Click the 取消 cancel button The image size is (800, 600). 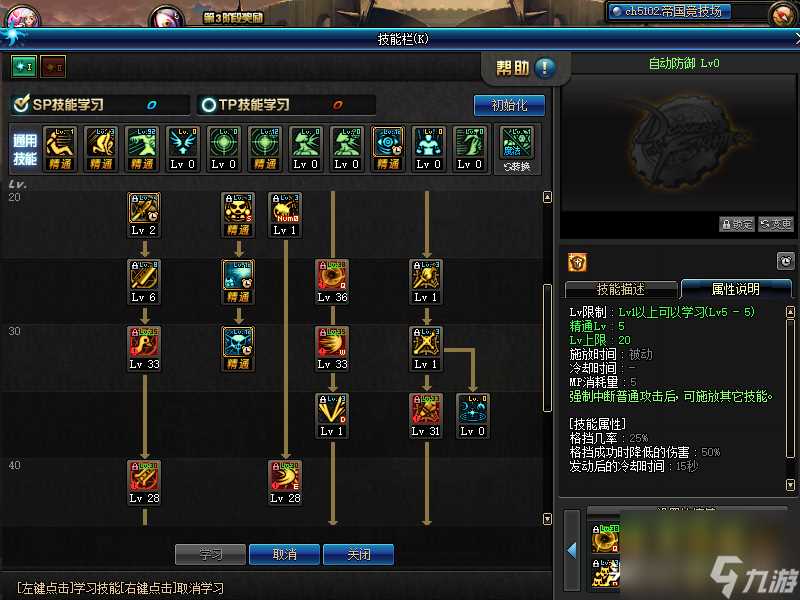coord(284,554)
